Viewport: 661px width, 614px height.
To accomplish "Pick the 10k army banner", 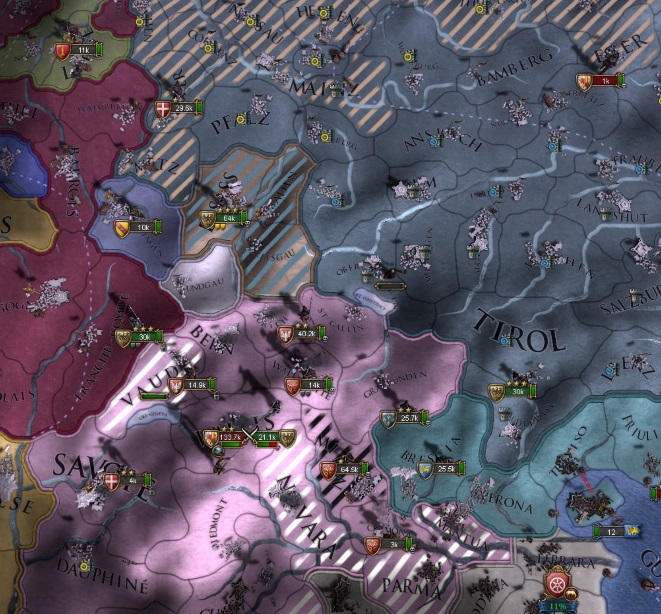I will pyautogui.click(x=140, y=227).
